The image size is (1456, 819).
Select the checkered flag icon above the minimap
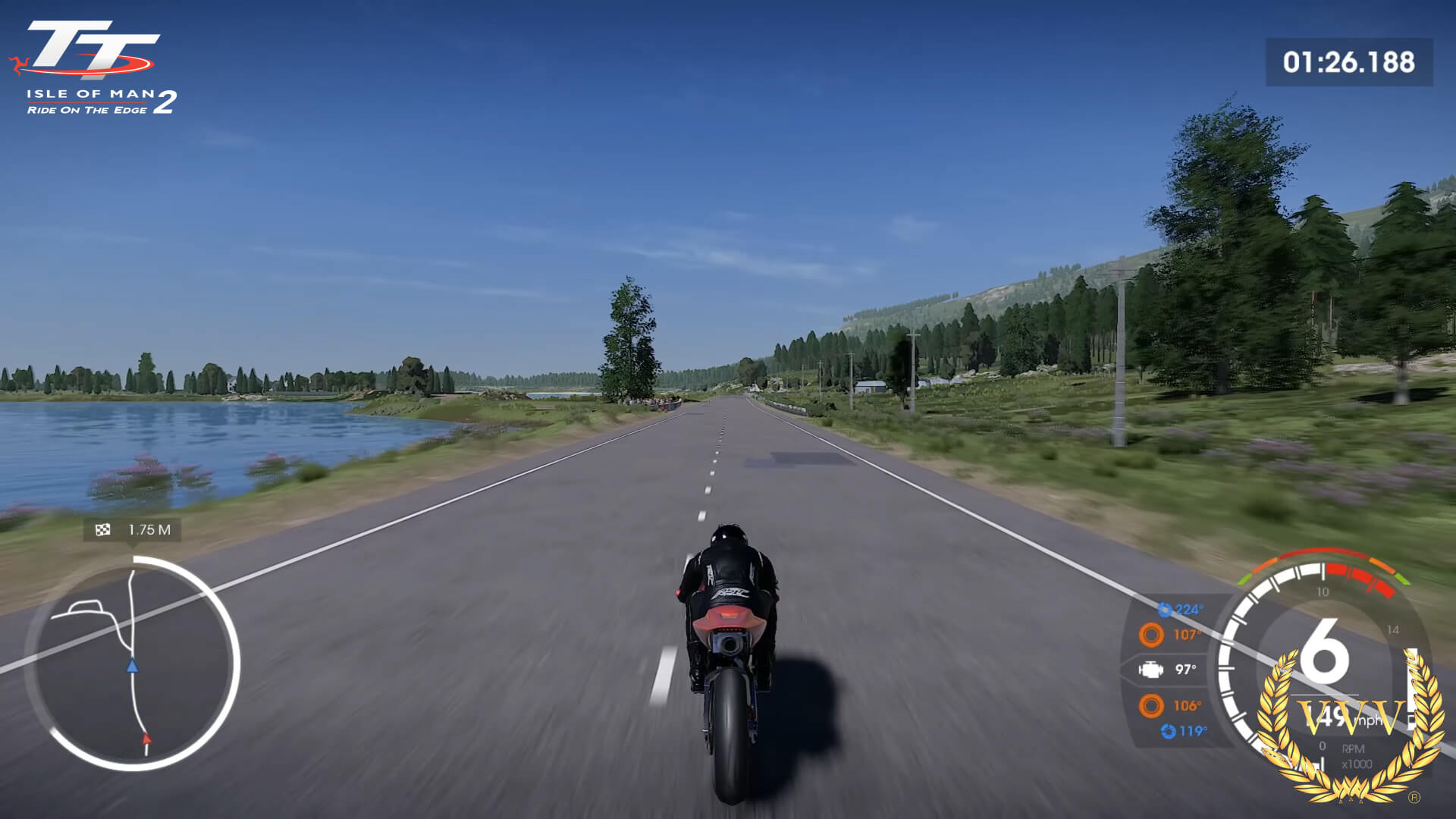click(102, 529)
